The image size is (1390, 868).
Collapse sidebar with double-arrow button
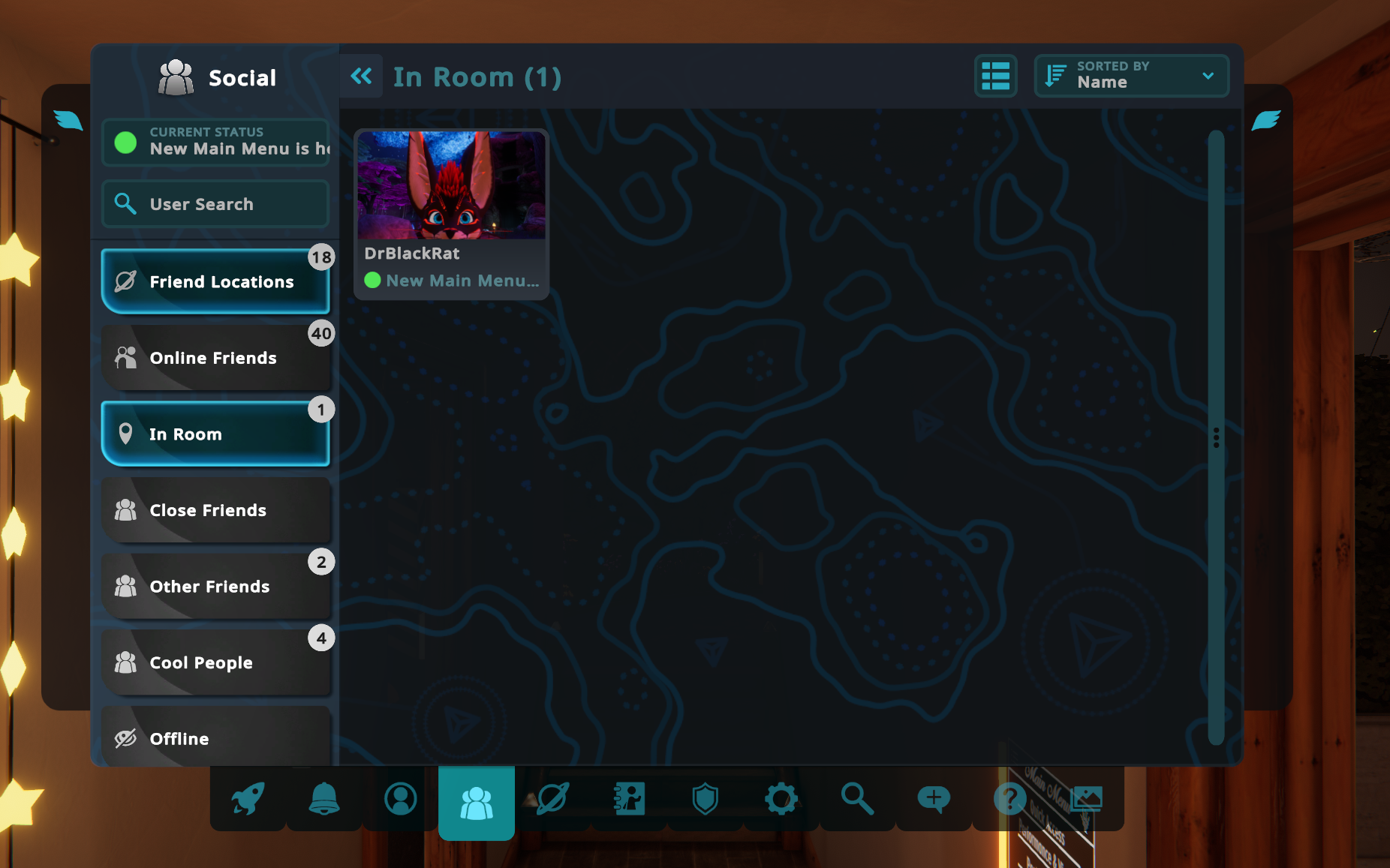pyautogui.click(x=361, y=77)
